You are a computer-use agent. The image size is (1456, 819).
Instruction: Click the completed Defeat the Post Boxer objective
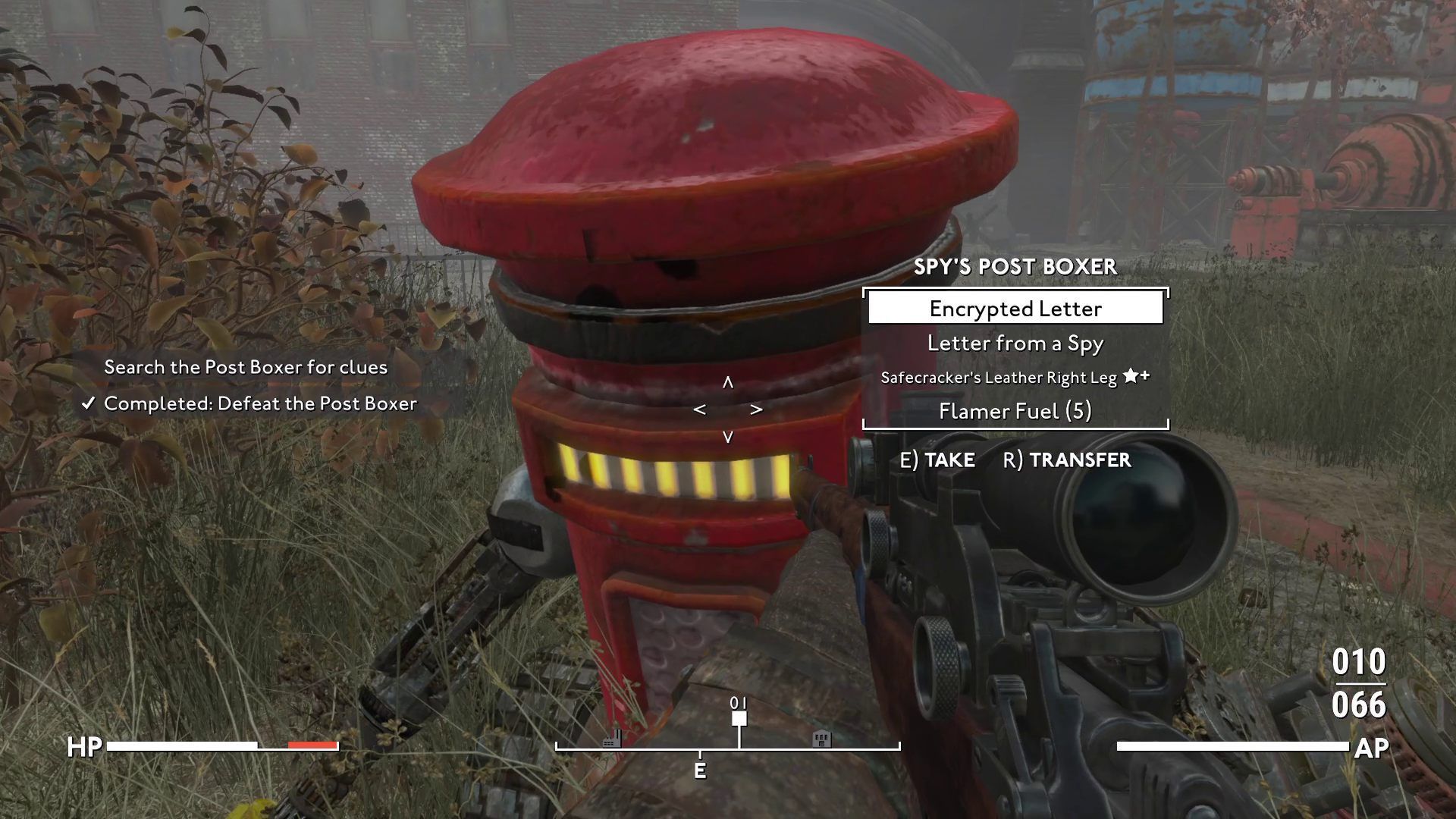pos(259,403)
